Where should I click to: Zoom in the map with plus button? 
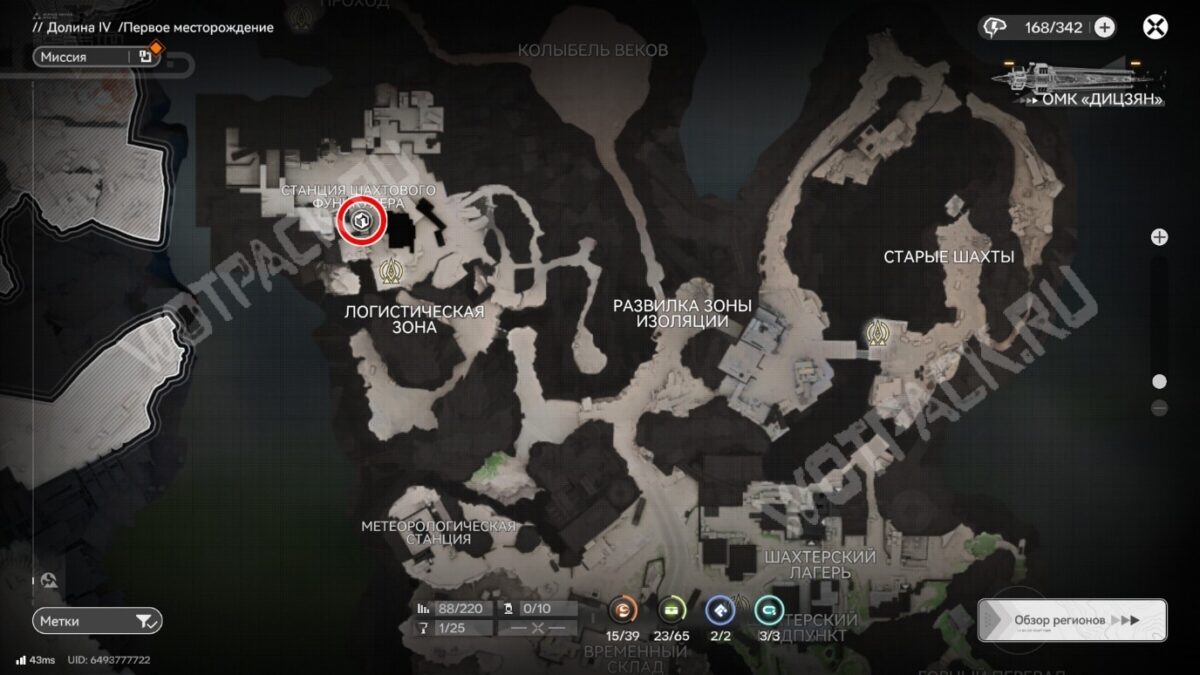[x=1159, y=237]
